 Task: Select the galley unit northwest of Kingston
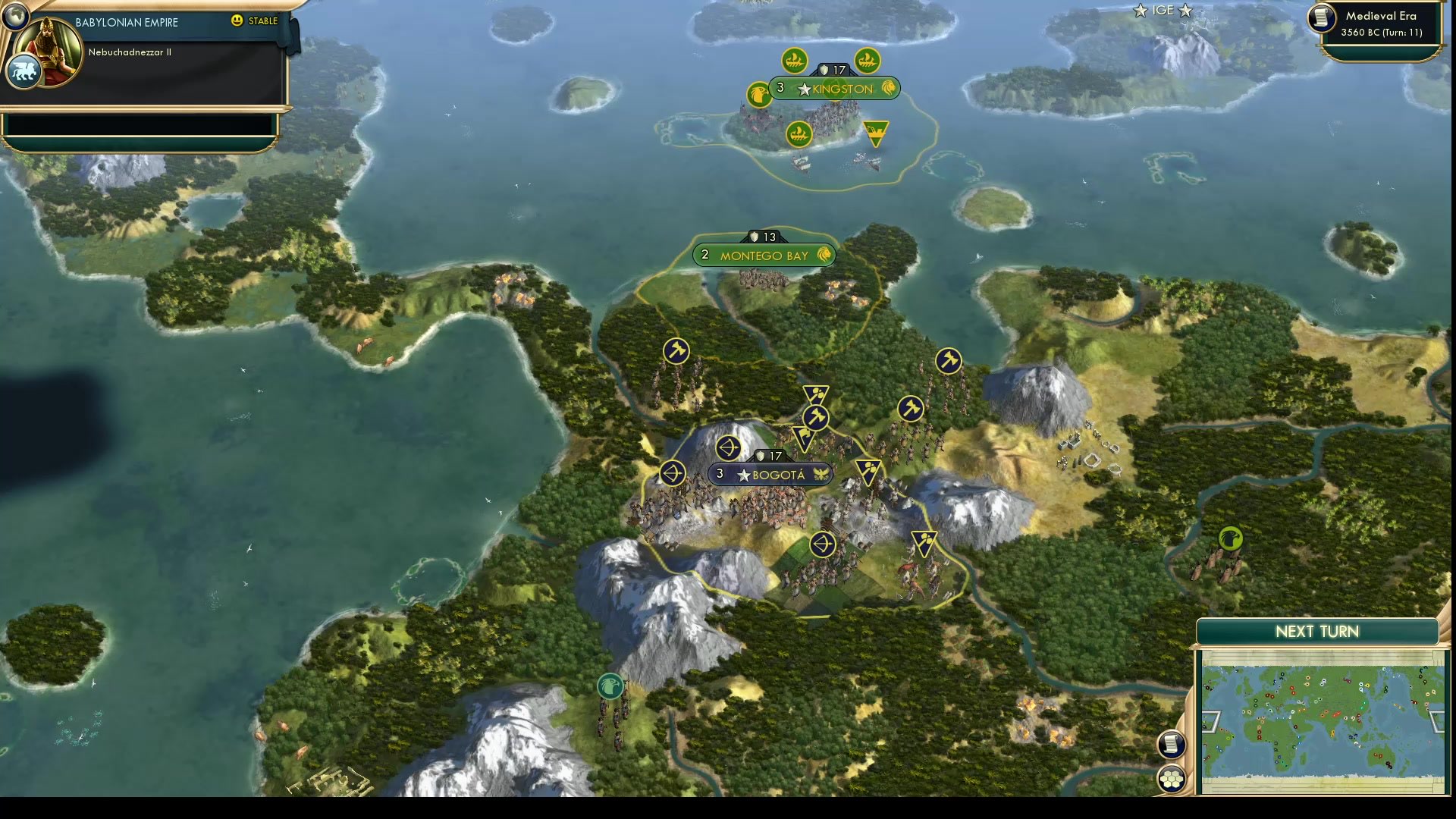[x=795, y=58]
